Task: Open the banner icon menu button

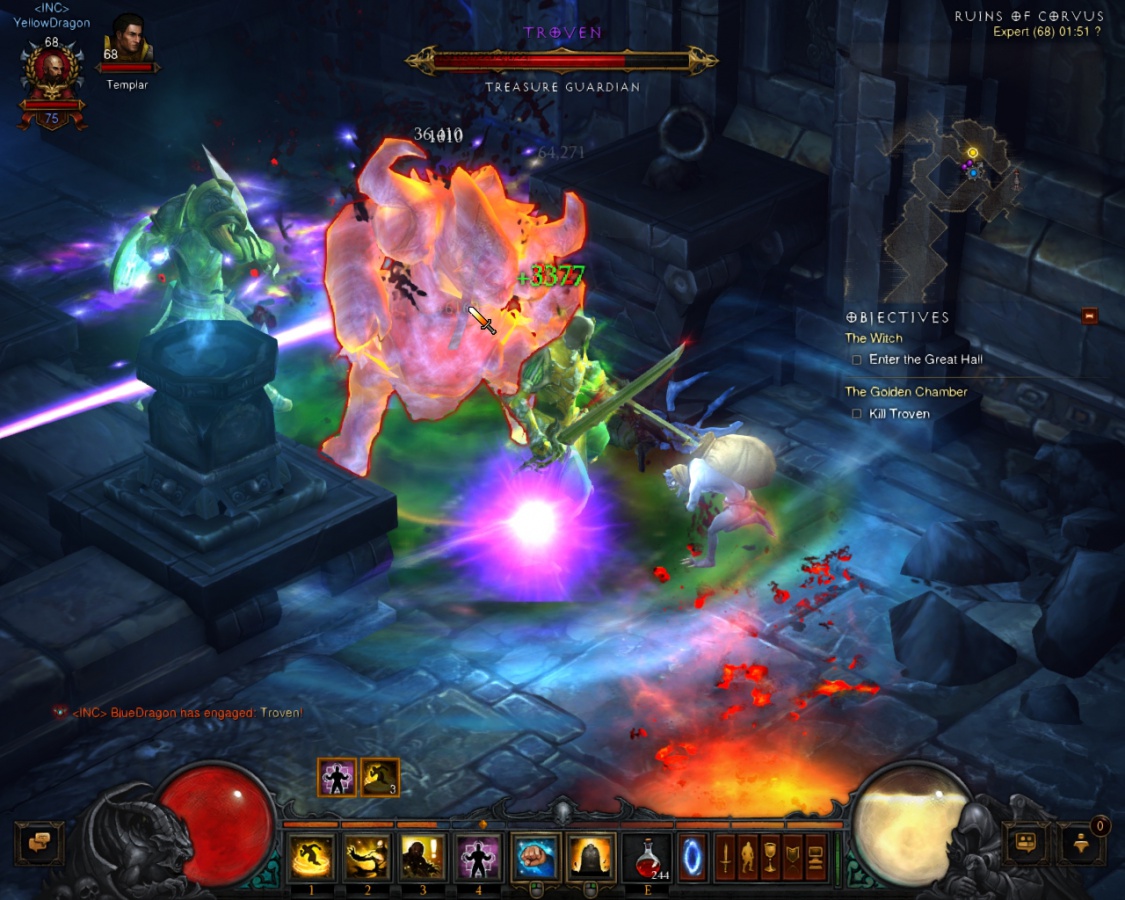Action: (x=793, y=857)
